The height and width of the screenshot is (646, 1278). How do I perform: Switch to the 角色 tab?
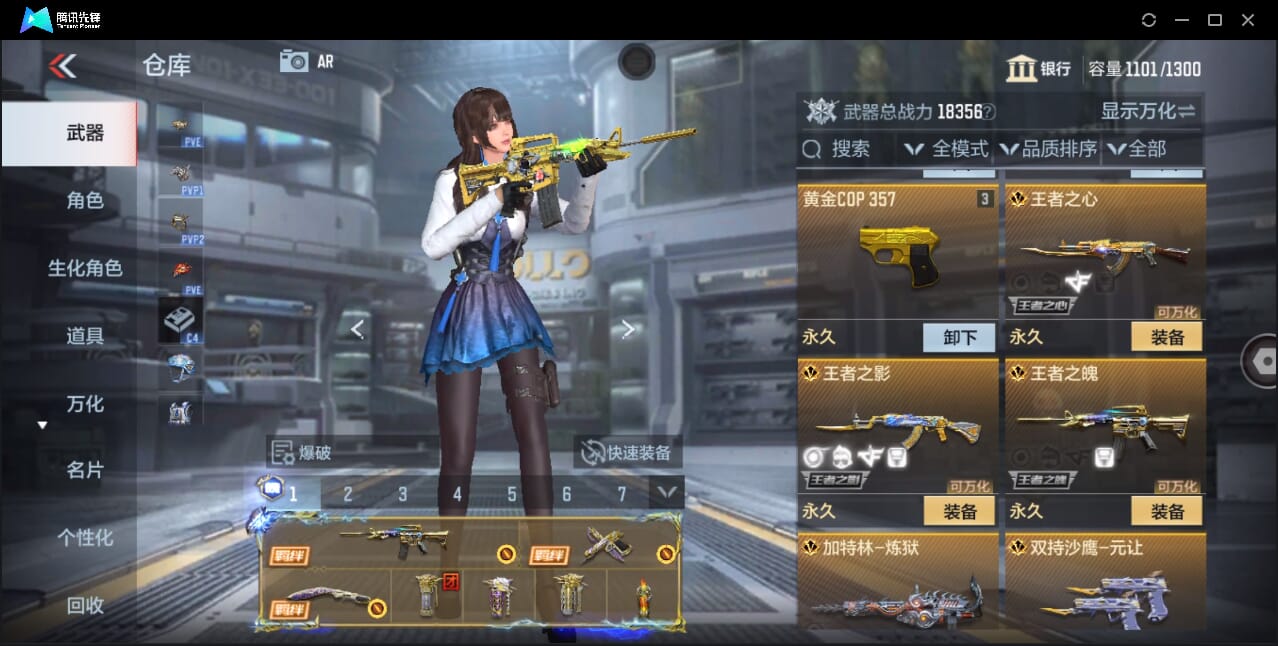pyautogui.click(x=84, y=200)
